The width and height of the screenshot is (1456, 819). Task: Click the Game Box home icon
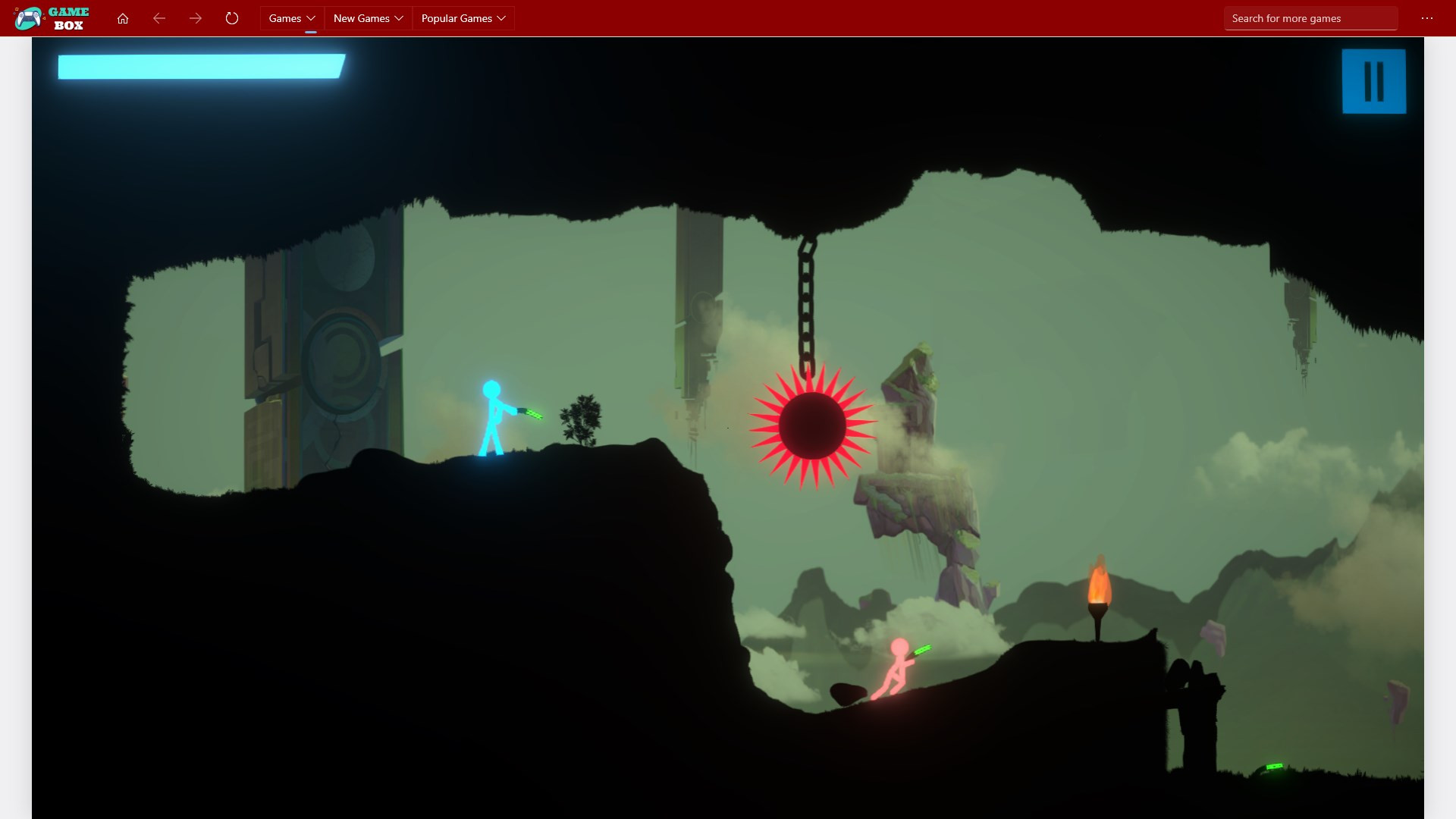click(x=123, y=18)
